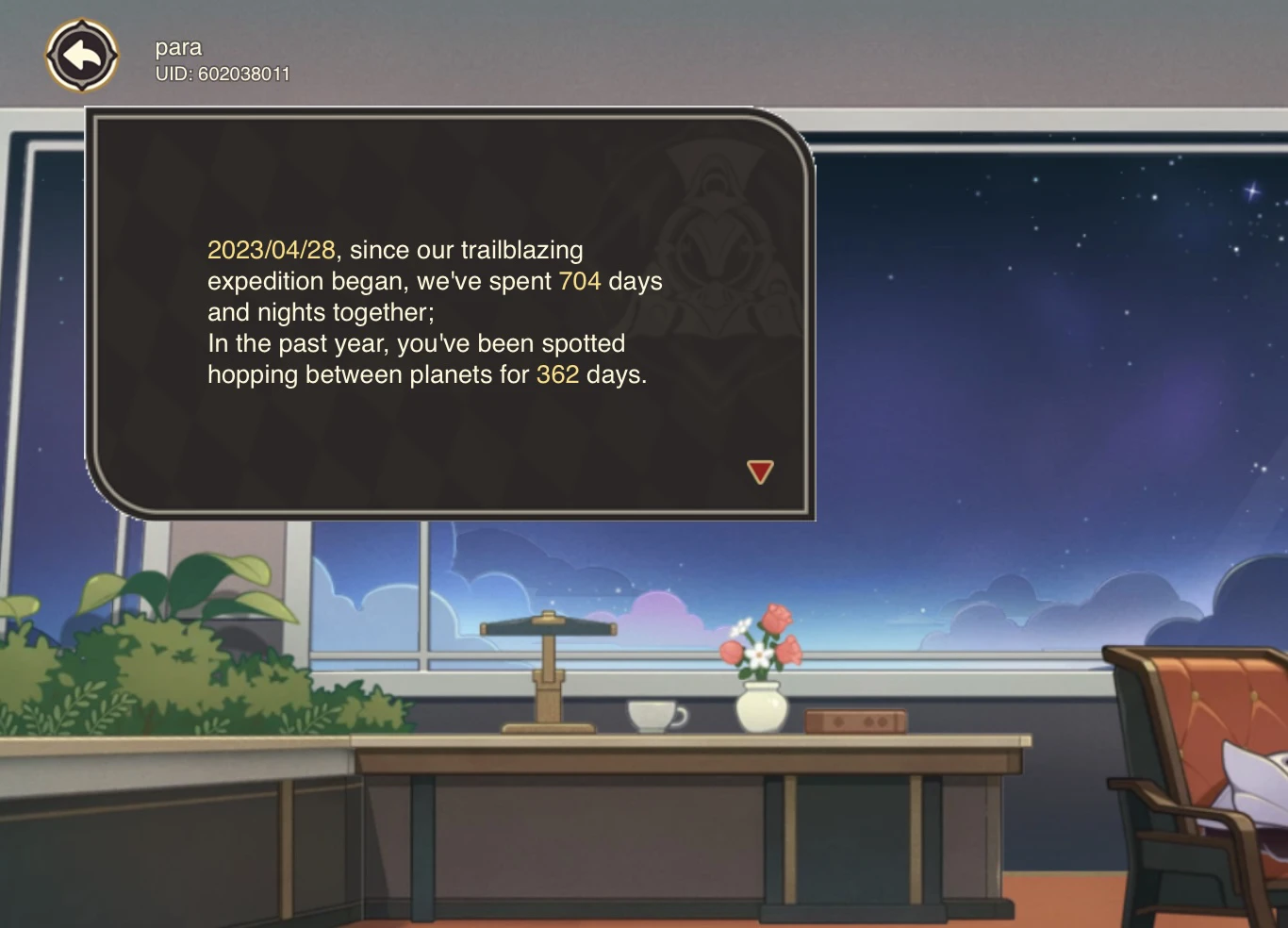This screenshot has width=1288, height=928.
Task: Click the player name para
Action: pos(178,47)
